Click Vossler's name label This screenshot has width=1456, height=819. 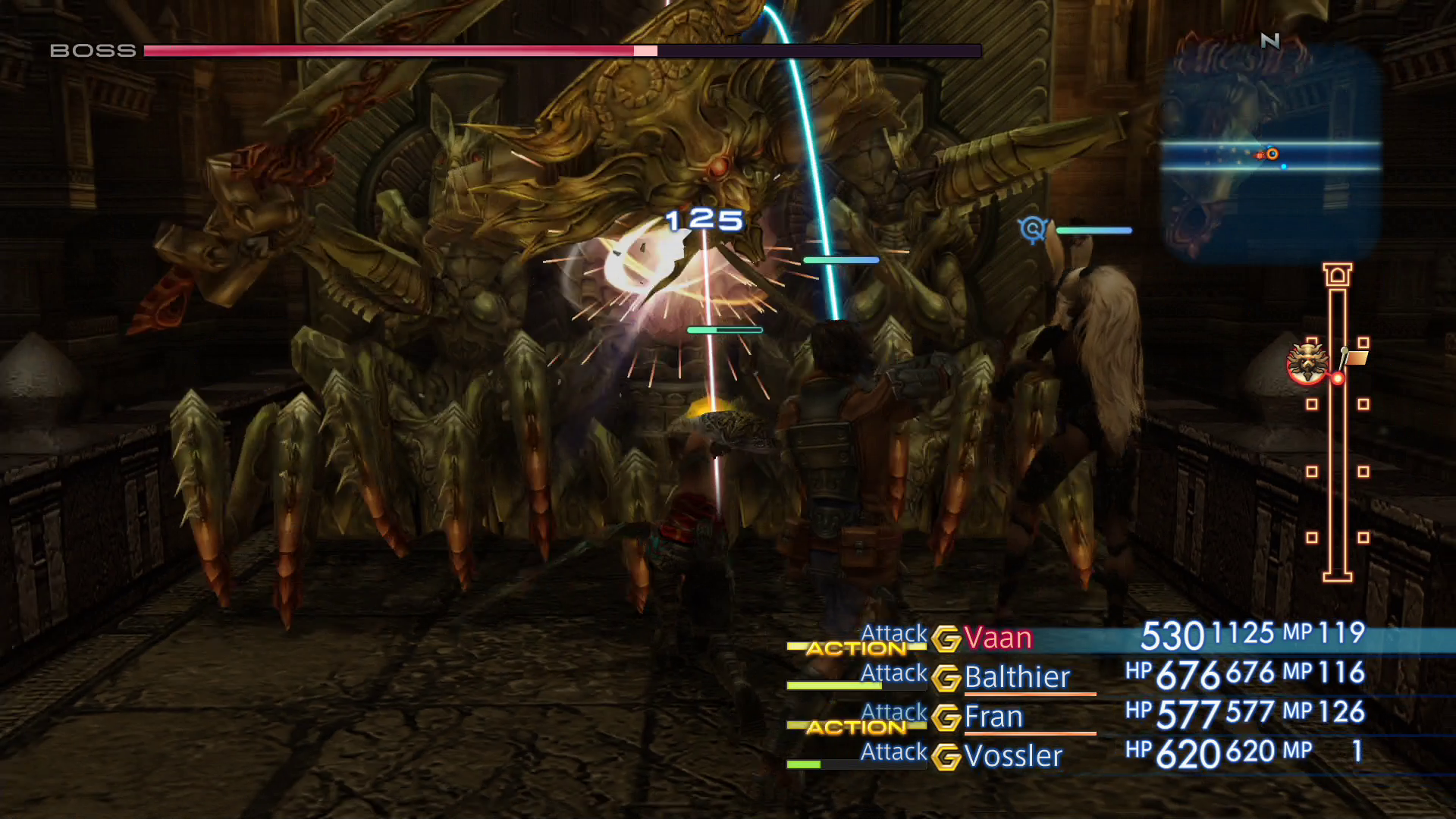pyautogui.click(x=1013, y=756)
